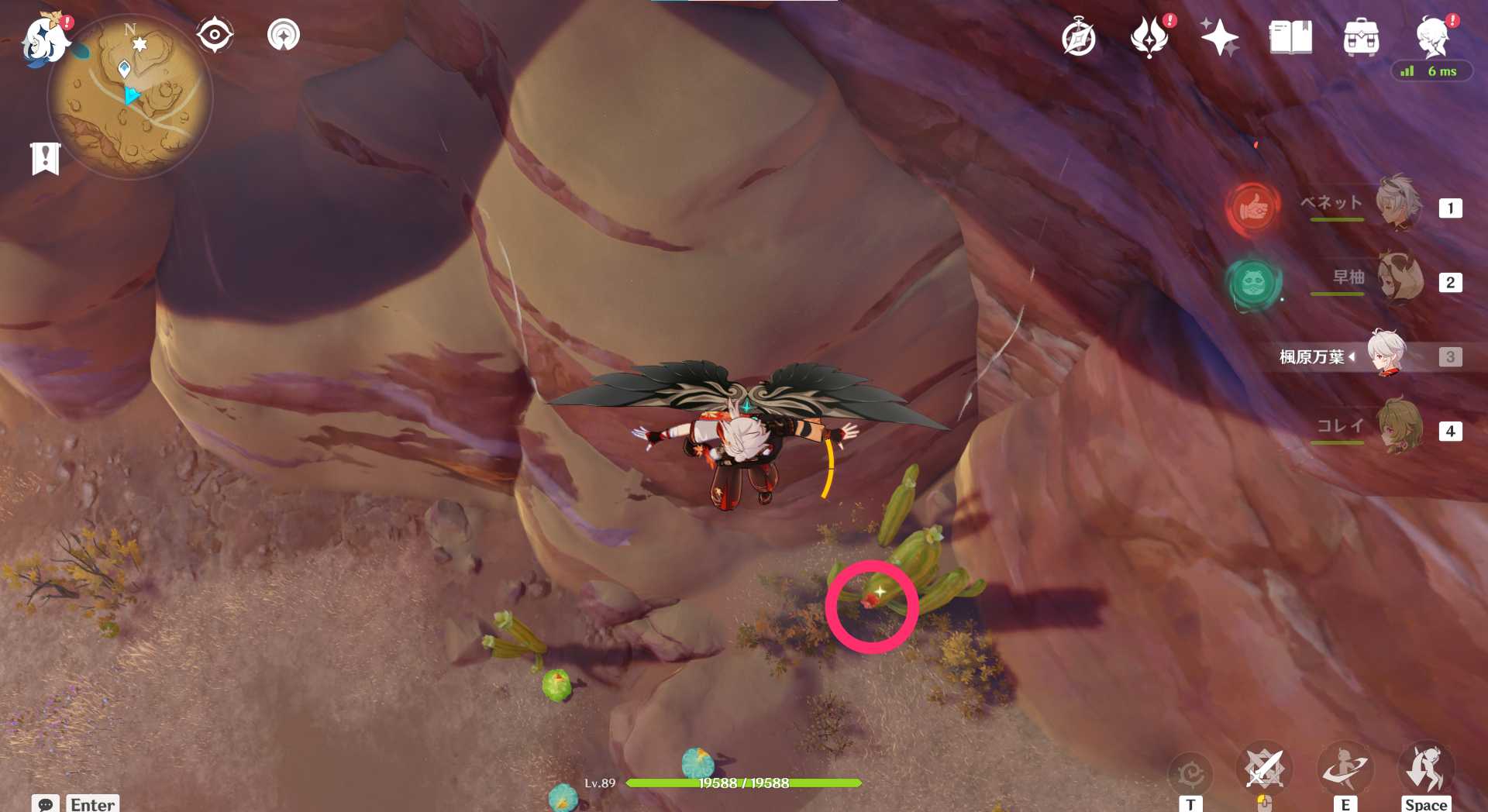Open chat via the Enter button
This screenshot has height=812, width=1488.
(91, 804)
